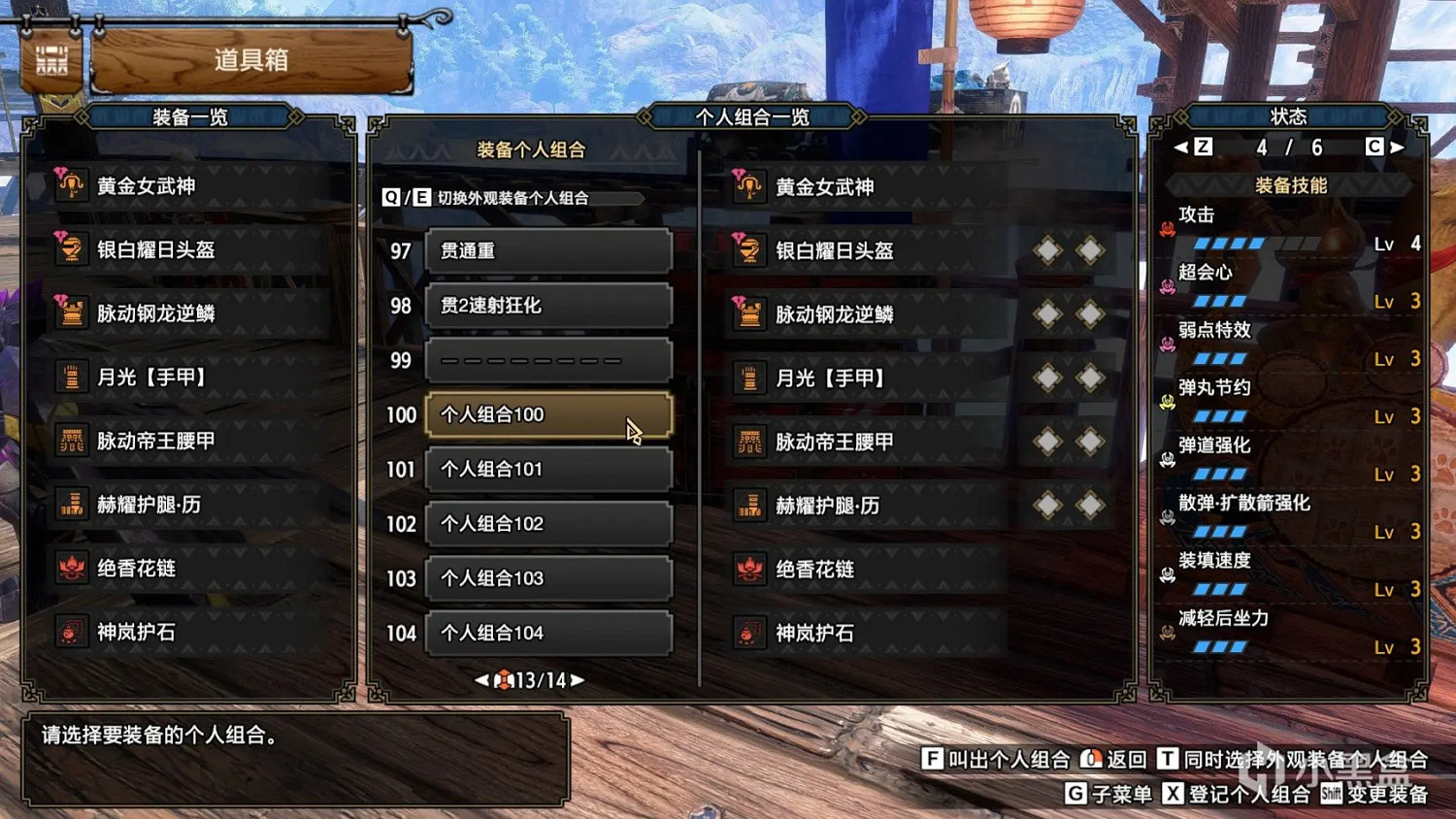The height and width of the screenshot is (819, 1456).
Task: Select loadout slot 个人组合100
Action: coord(547,414)
